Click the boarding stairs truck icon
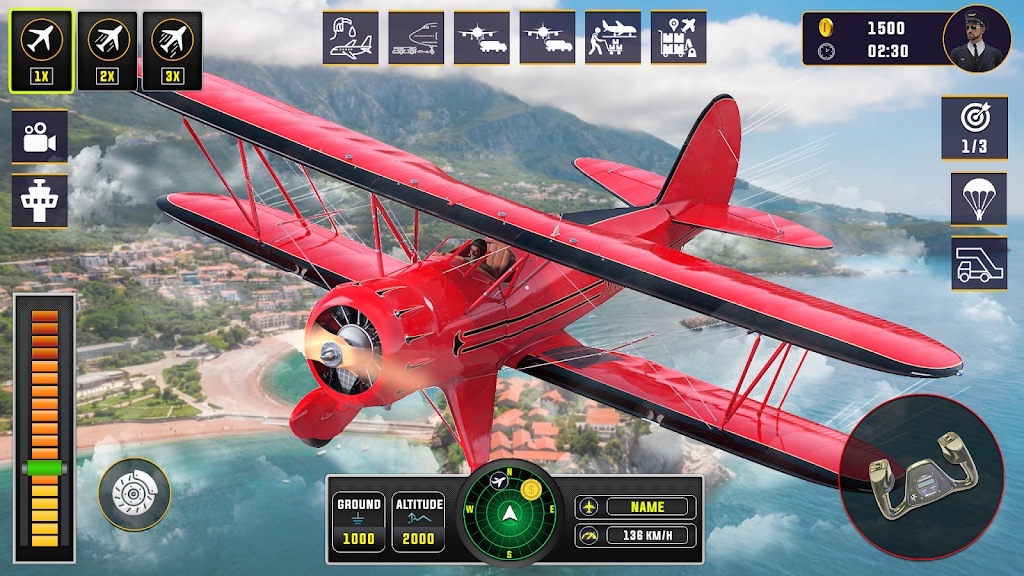 click(x=979, y=263)
